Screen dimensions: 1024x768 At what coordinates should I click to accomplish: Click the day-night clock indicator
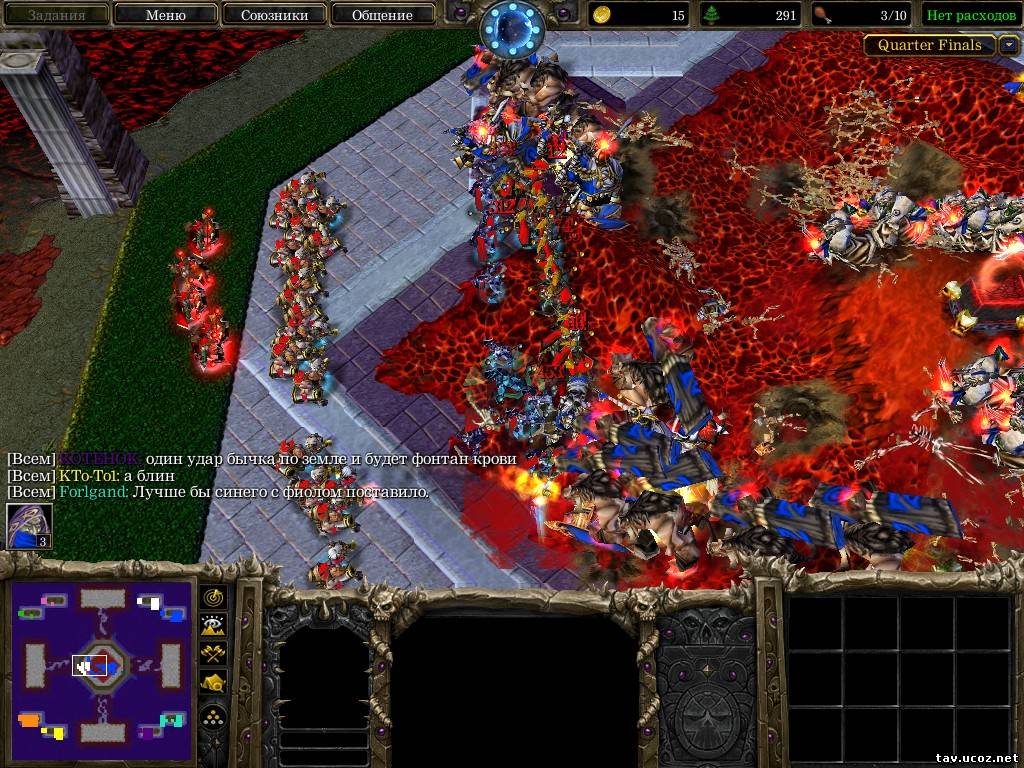tap(512, 27)
